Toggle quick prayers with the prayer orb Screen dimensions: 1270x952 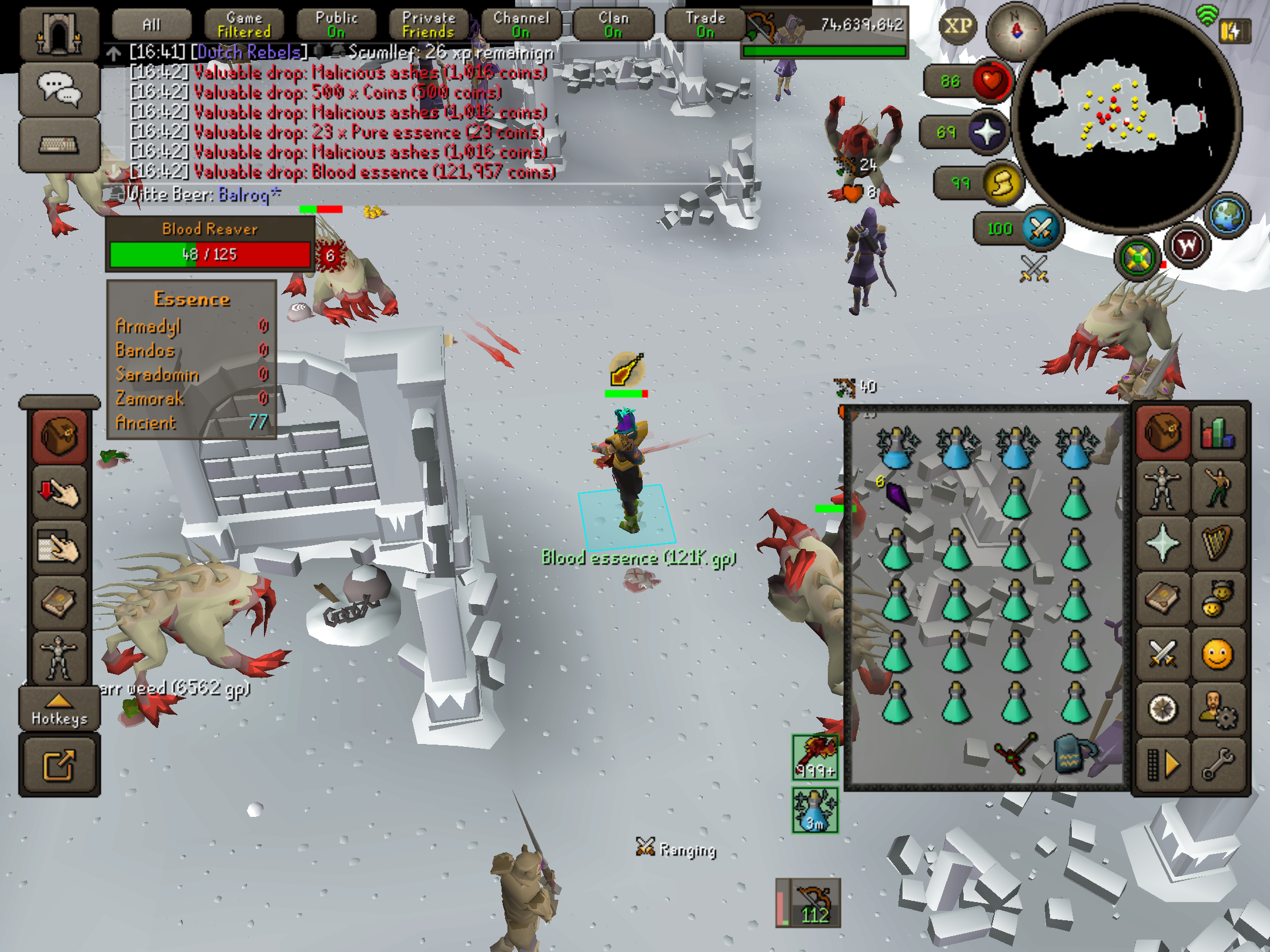[x=987, y=132]
